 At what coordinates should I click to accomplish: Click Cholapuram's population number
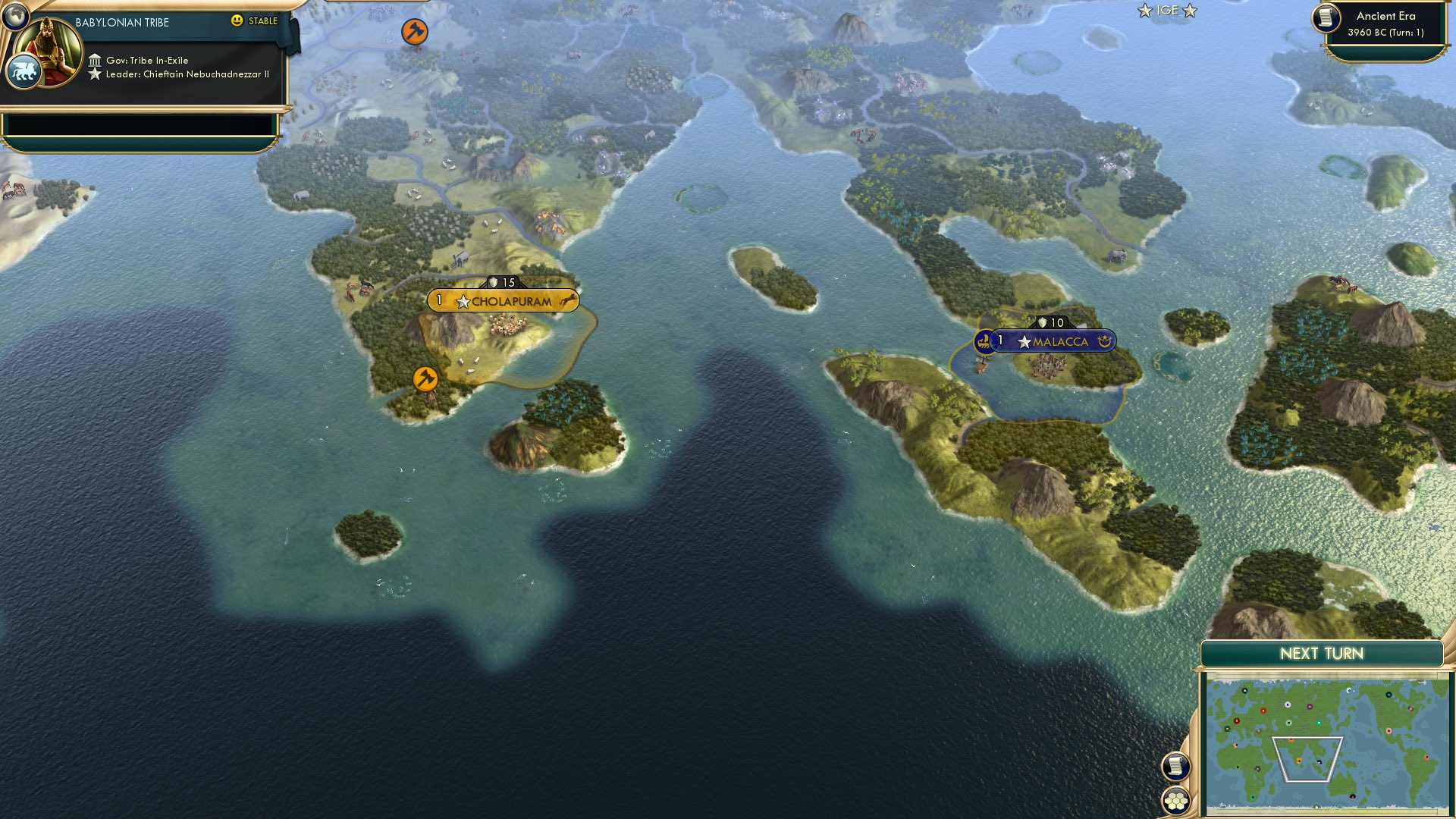coord(438,300)
